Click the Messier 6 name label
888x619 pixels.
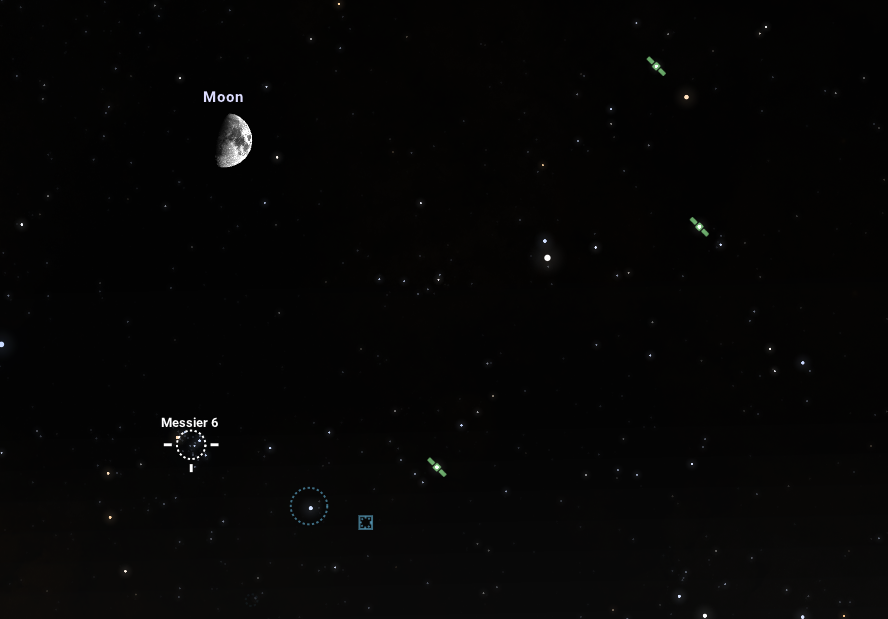189,423
